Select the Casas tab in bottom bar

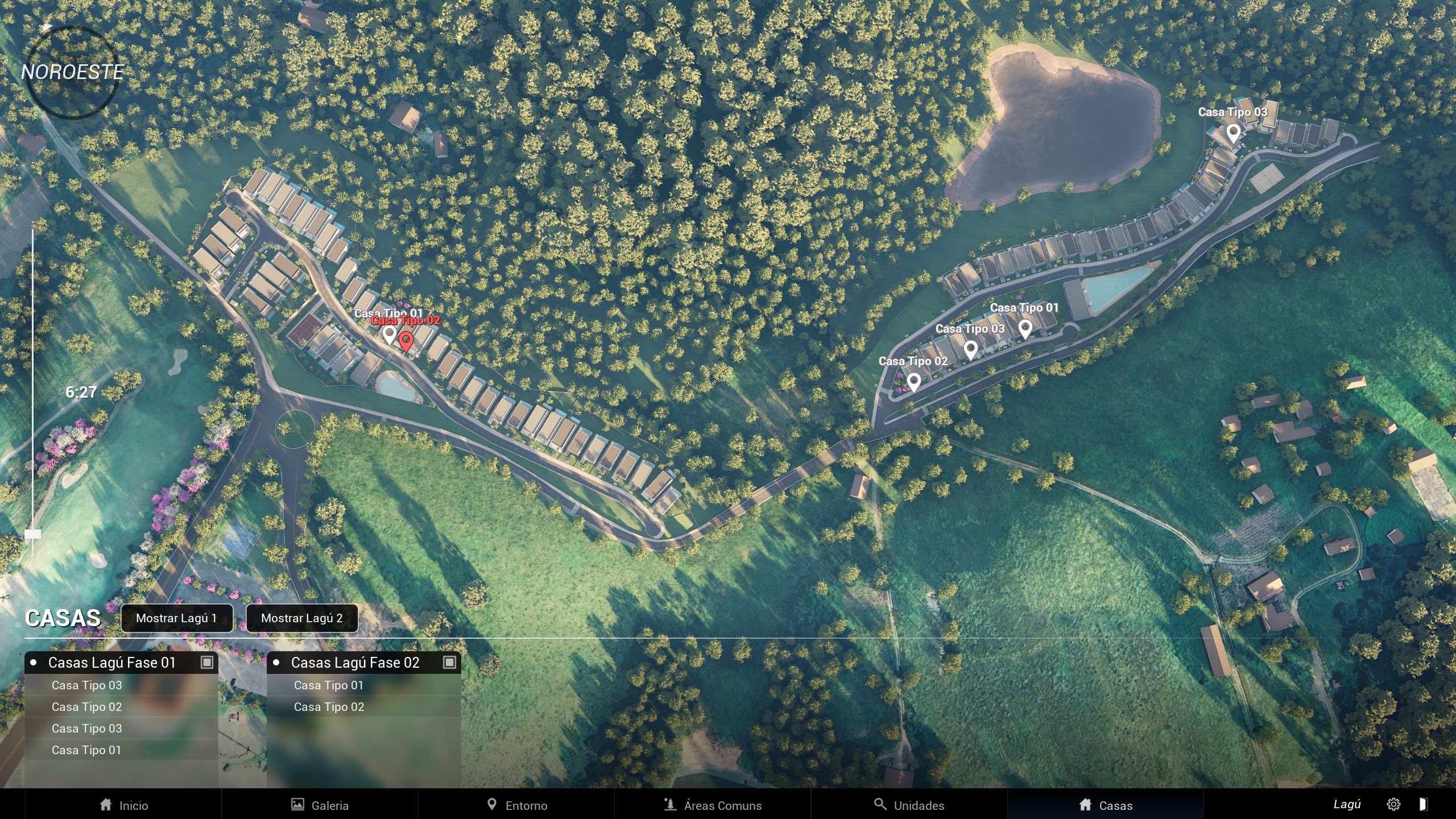click(x=1106, y=805)
